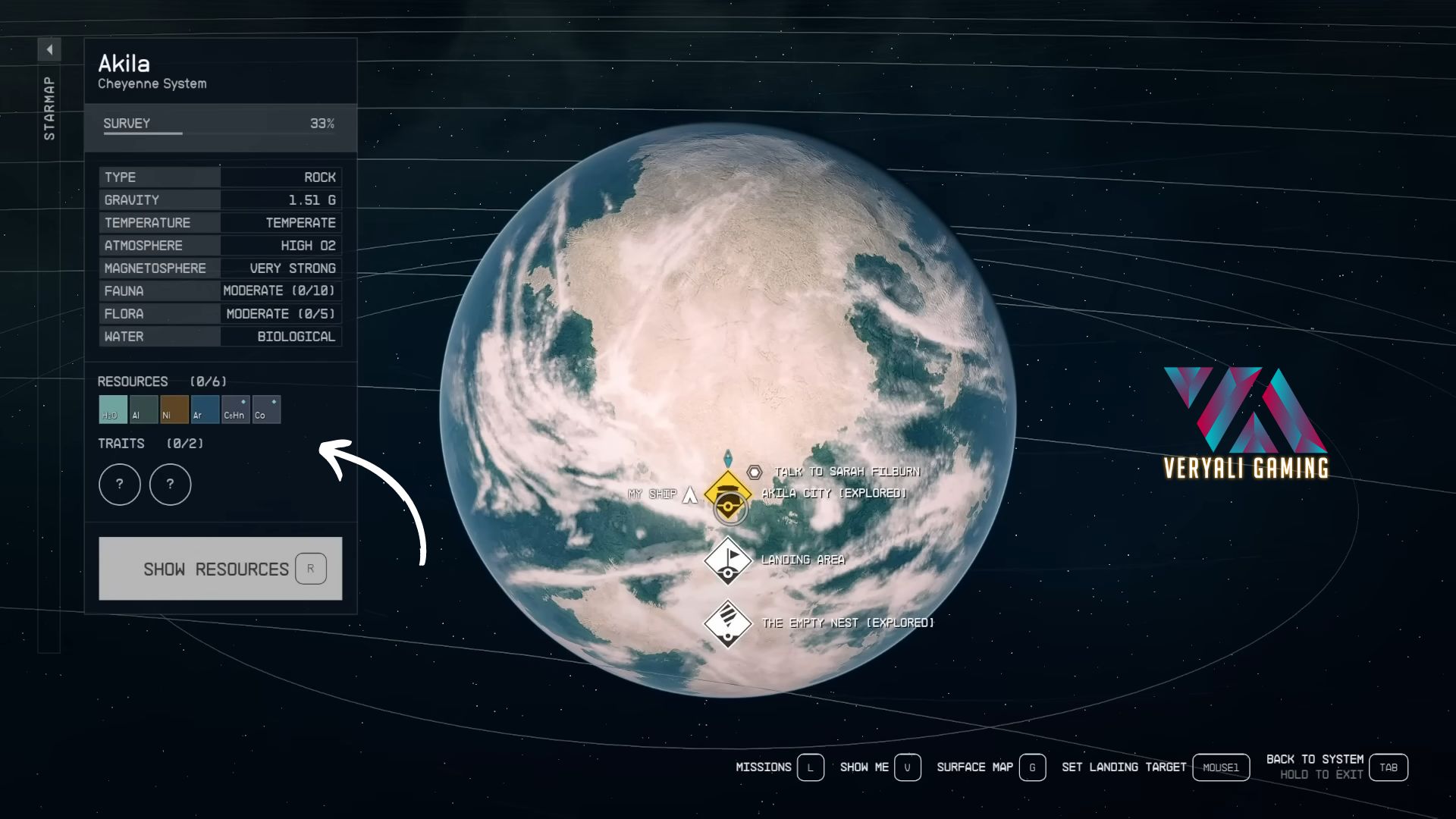1456x819 pixels.
Task: Select the Talk to Sarah Filburn objective
Action: coord(846,472)
